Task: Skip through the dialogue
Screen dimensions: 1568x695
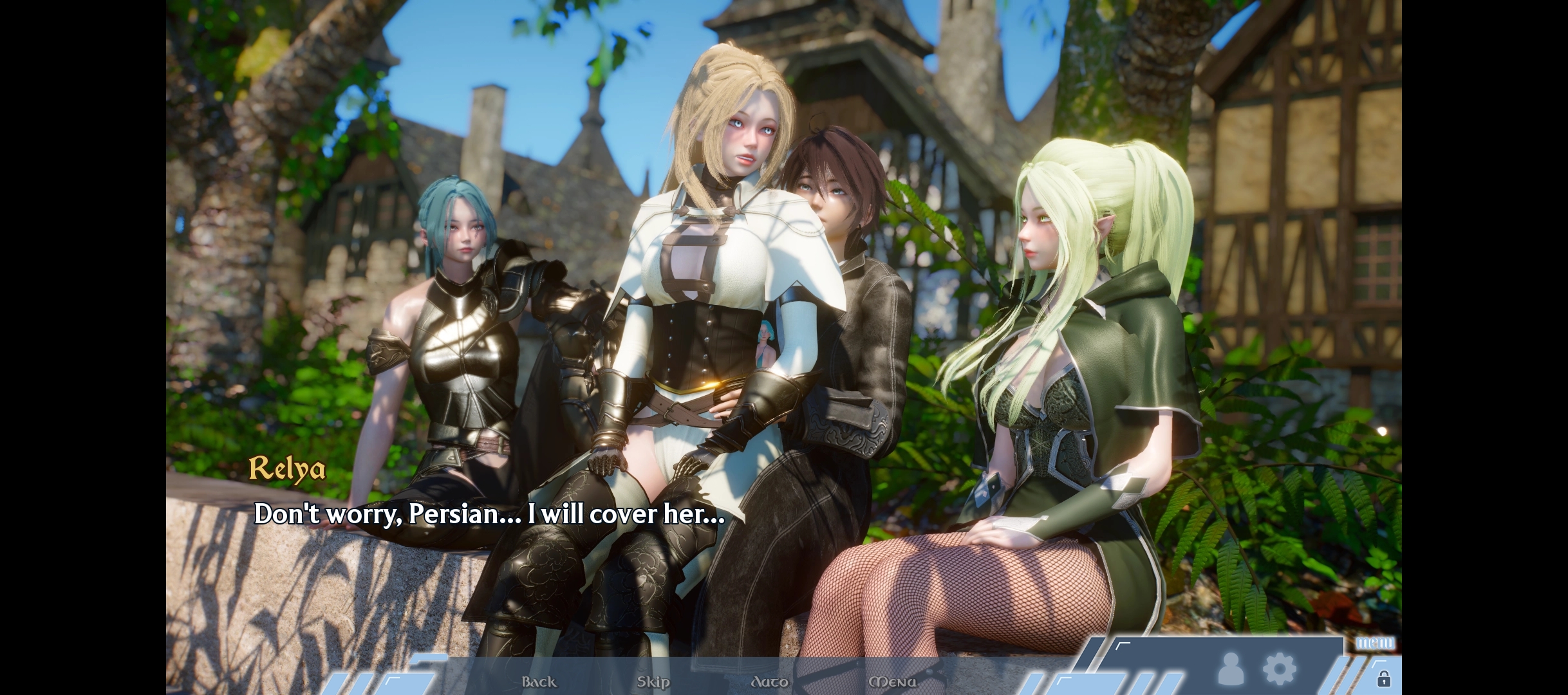Action: (x=653, y=681)
